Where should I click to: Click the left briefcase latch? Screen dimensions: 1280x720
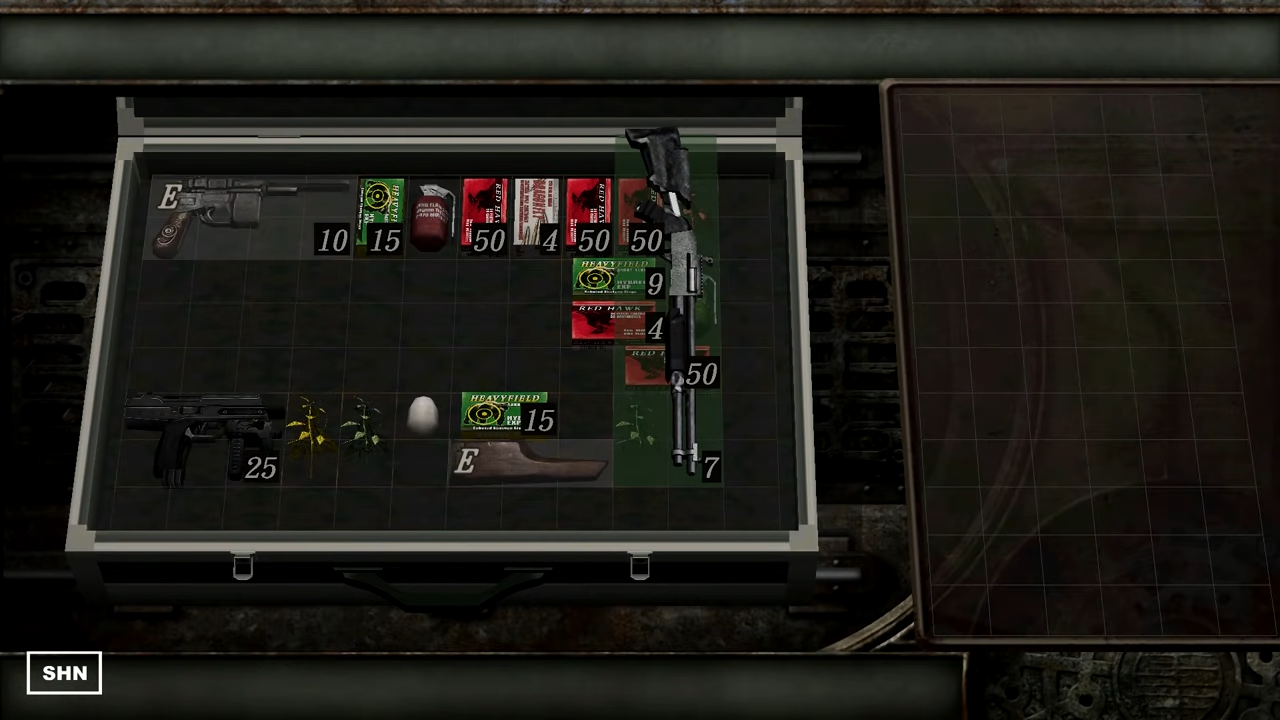[x=243, y=567]
